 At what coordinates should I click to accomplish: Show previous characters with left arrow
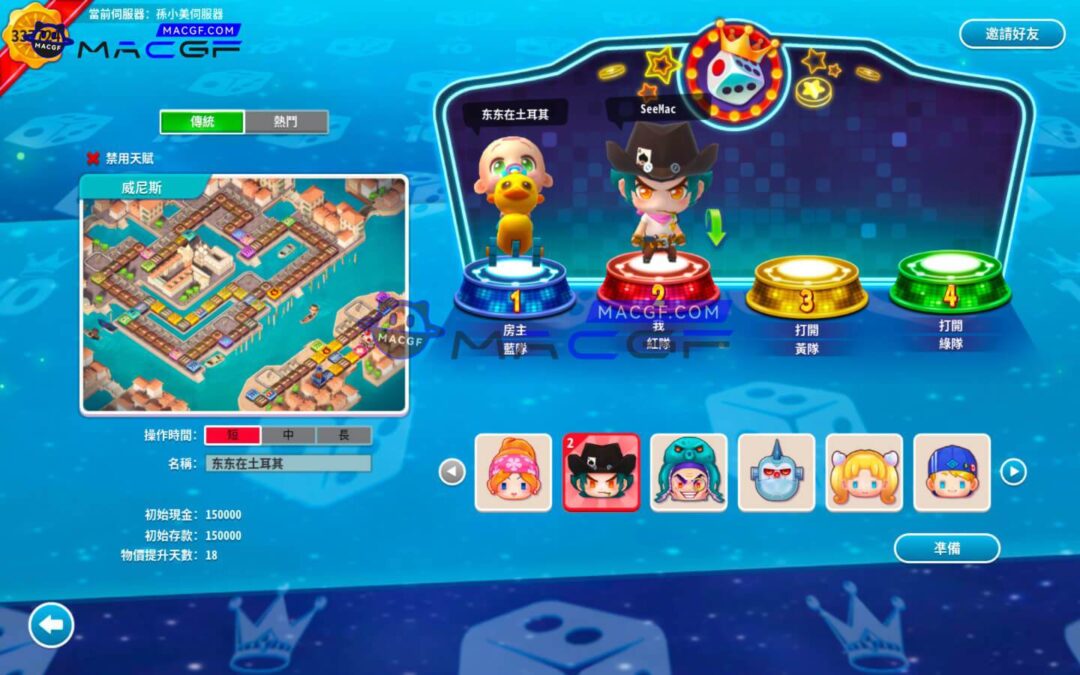coord(452,471)
